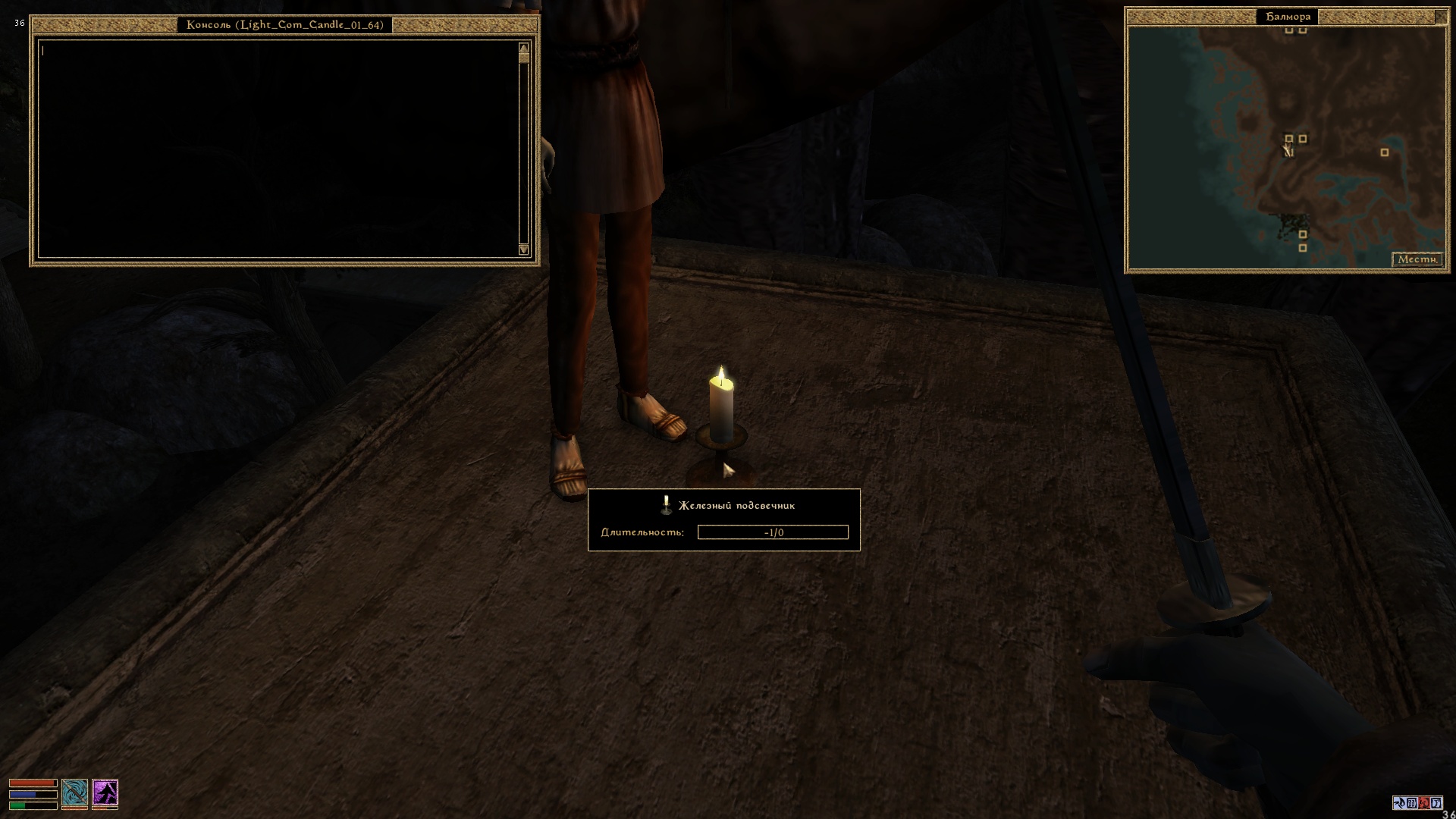The image size is (1456, 819).
Task: Click the player arrow marker on the map
Action: click(x=1287, y=150)
